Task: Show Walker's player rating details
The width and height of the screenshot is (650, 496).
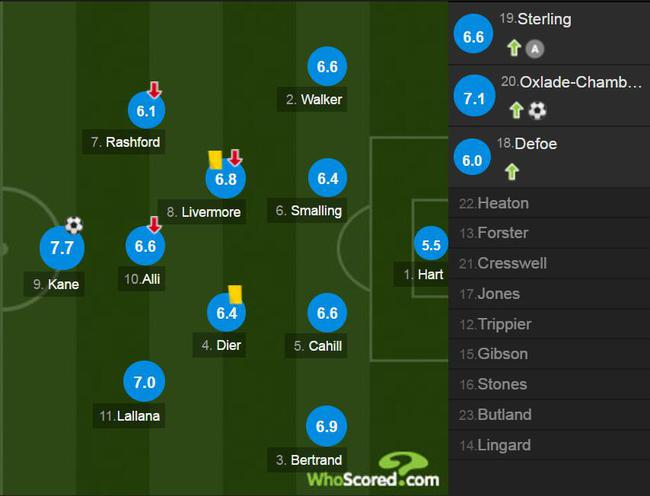Action: 327,67
